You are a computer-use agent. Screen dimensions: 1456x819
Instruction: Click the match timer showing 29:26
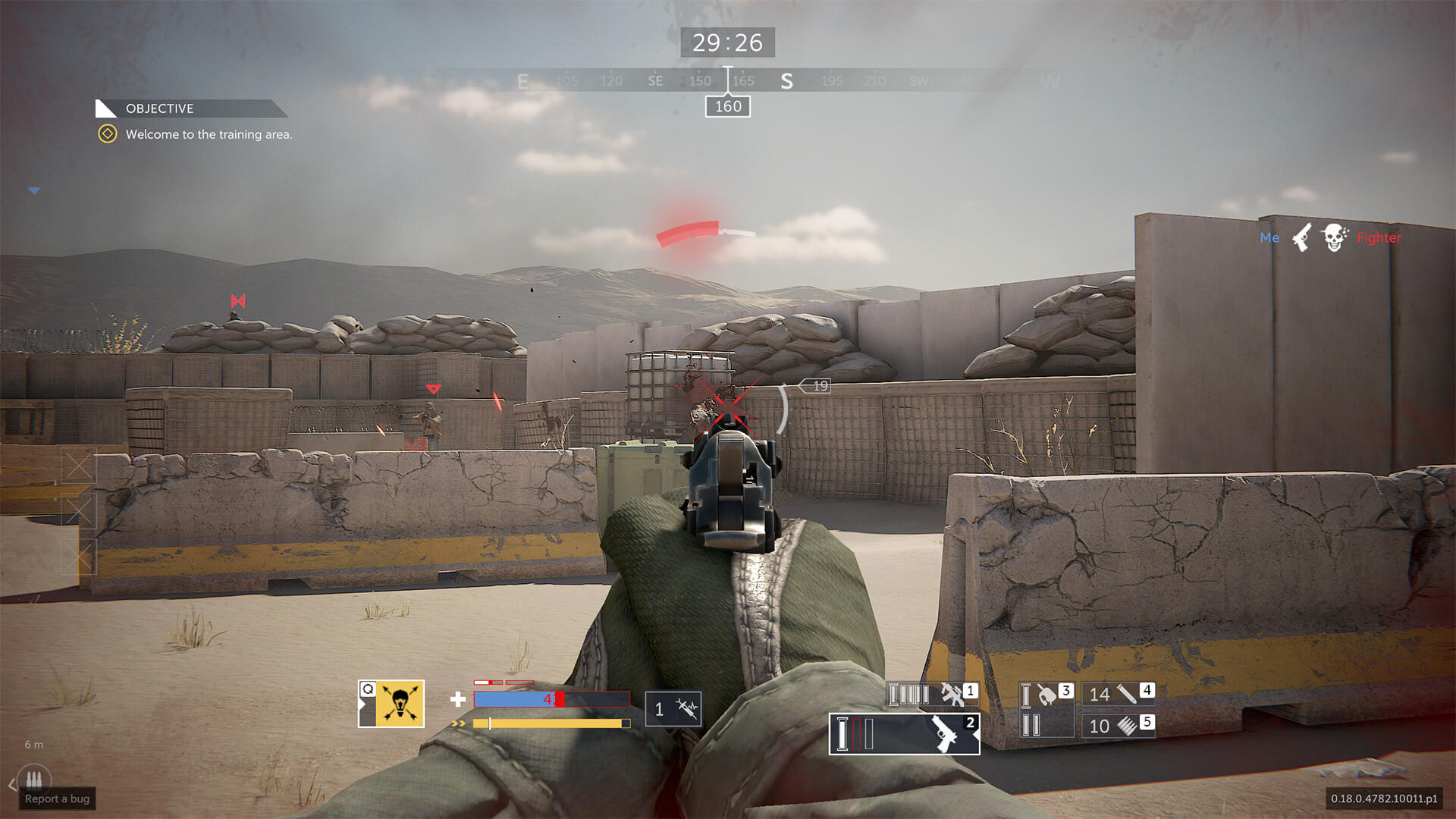click(x=728, y=42)
